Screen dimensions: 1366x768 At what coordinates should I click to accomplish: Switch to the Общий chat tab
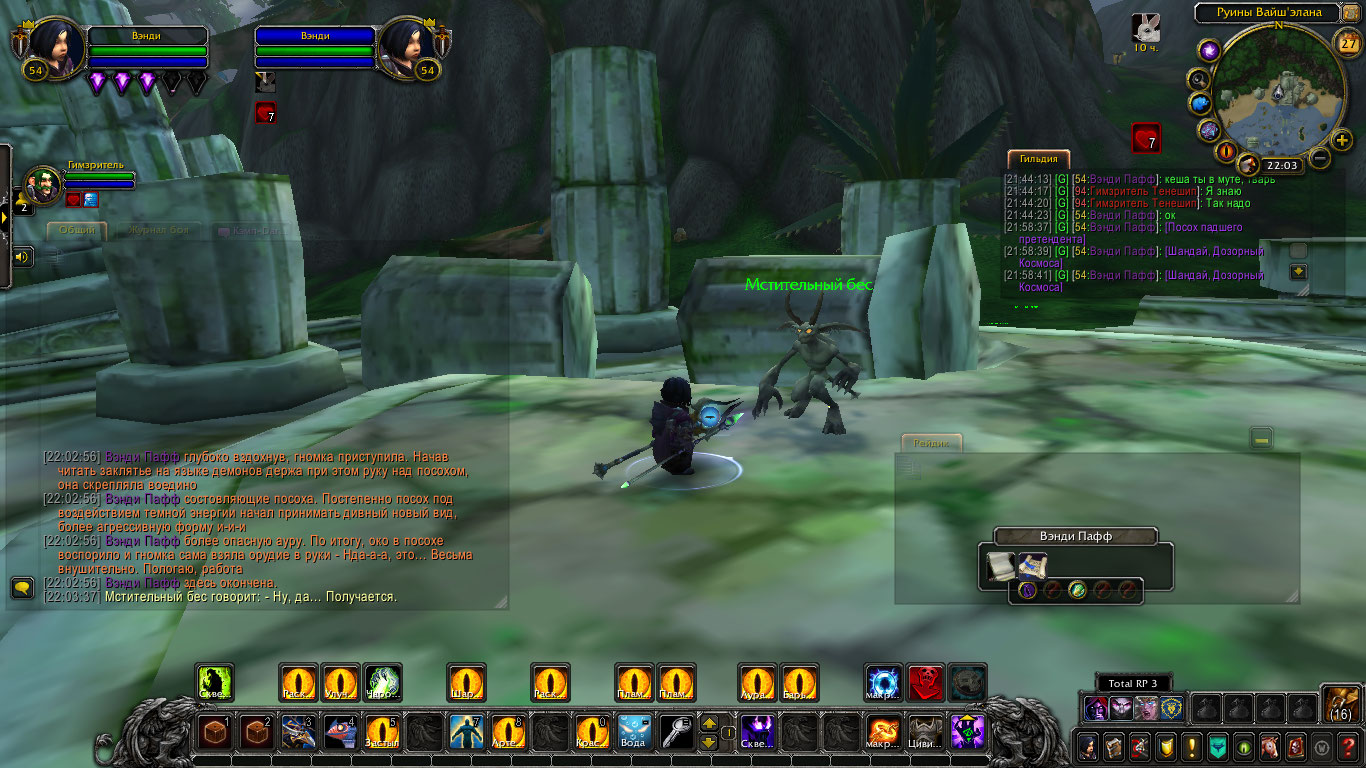coord(77,230)
